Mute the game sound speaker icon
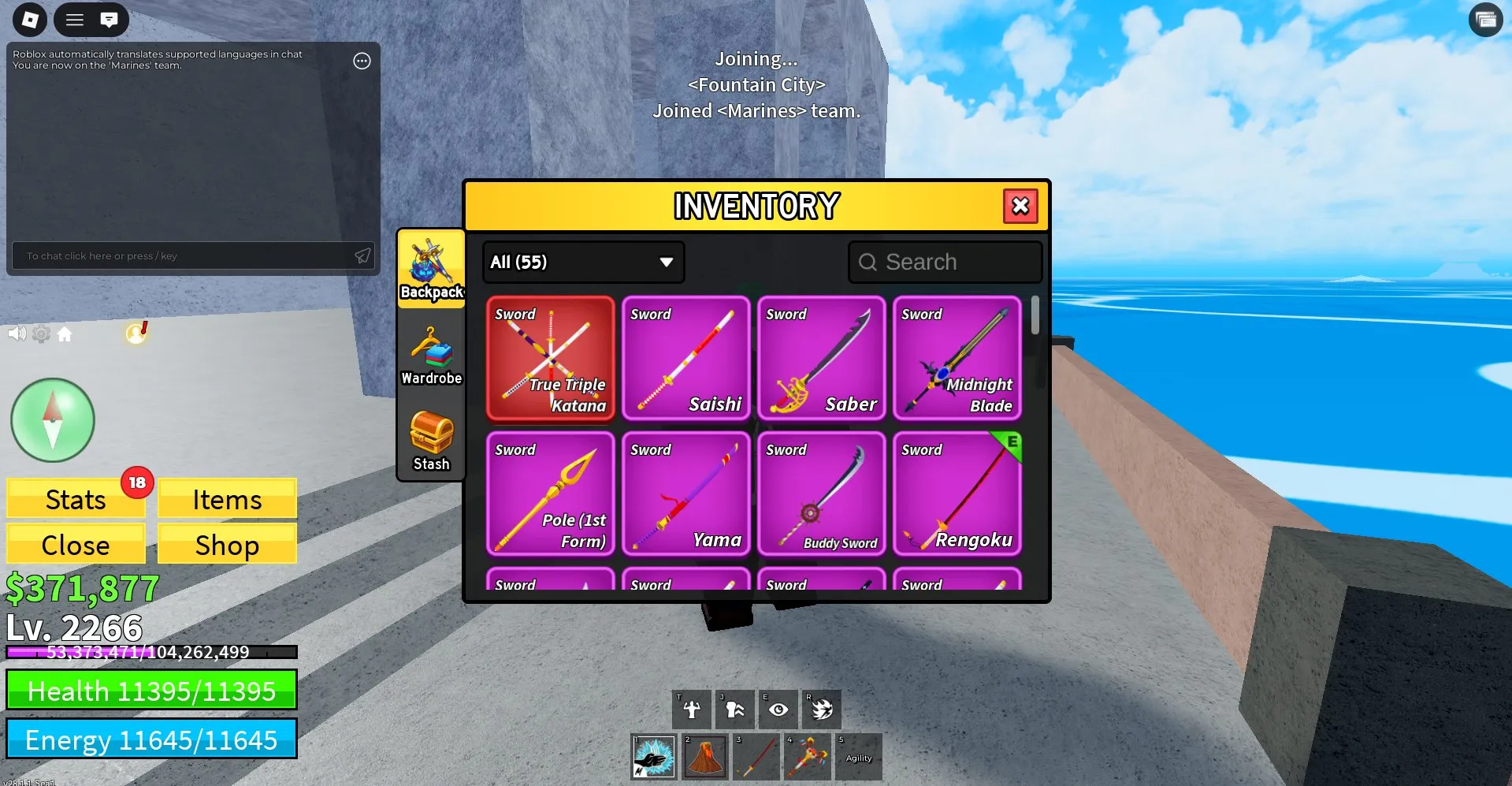The height and width of the screenshot is (786, 1512). [x=16, y=333]
